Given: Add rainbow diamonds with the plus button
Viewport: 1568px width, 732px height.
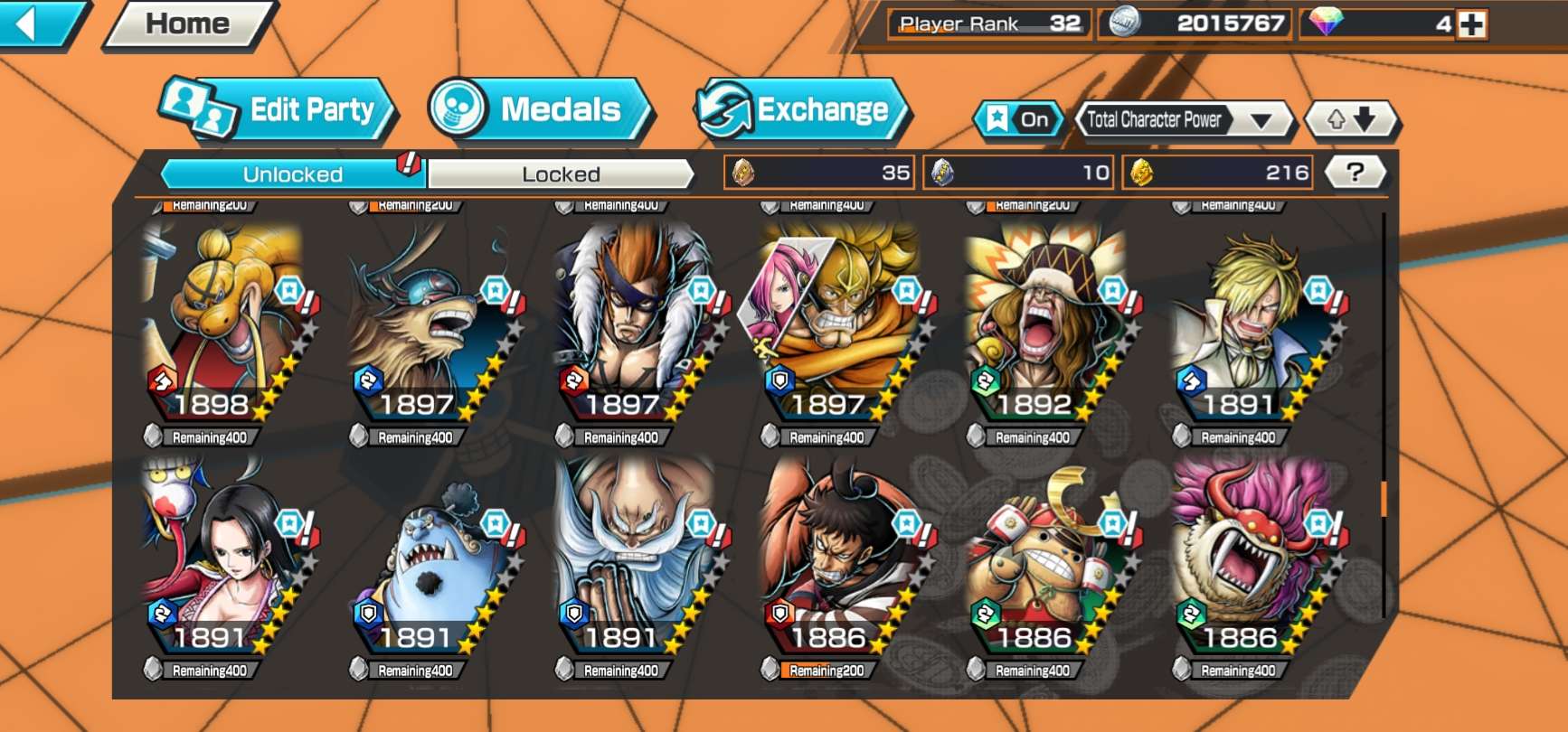Looking at the screenshot, I should (x=1471, y=24).
